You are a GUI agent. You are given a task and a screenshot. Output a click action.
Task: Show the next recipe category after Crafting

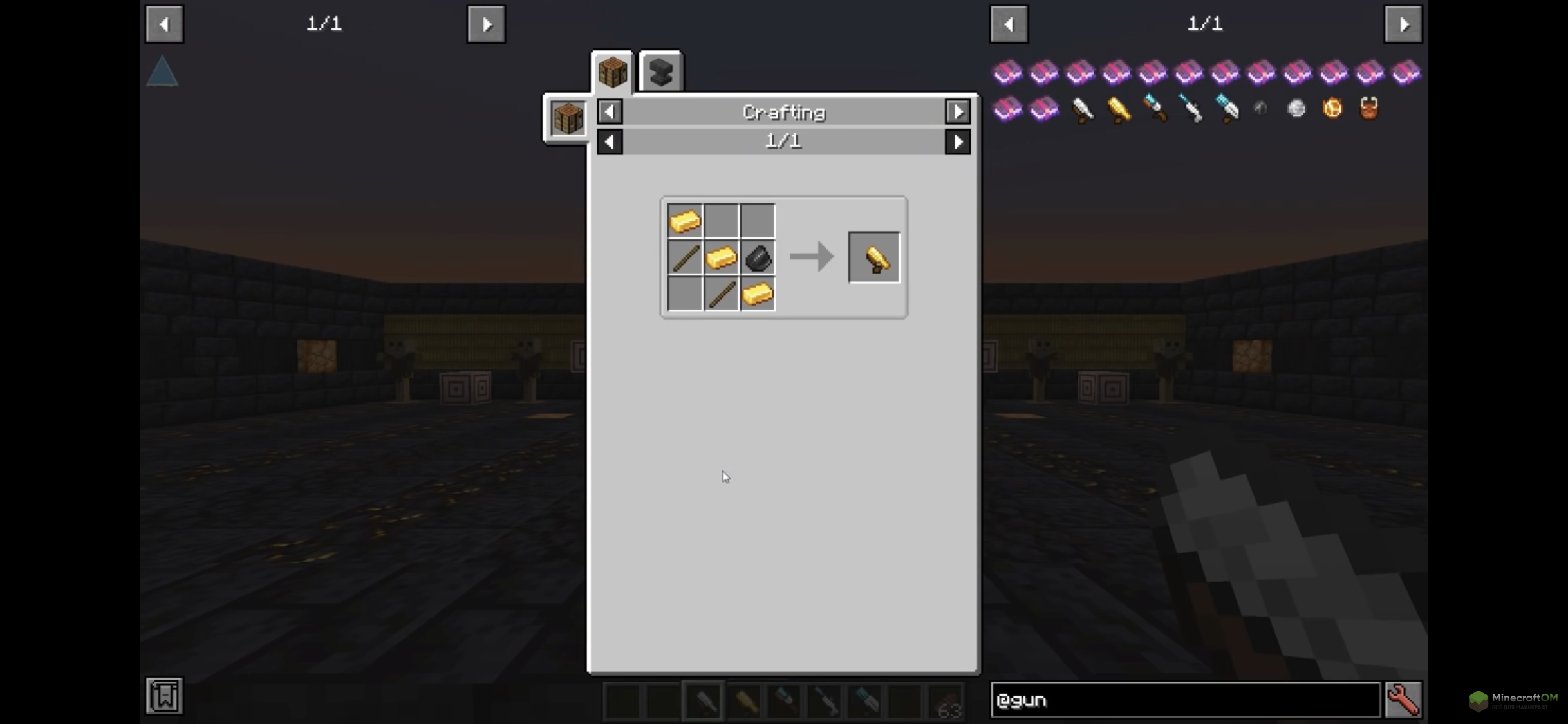click(958, 112)
